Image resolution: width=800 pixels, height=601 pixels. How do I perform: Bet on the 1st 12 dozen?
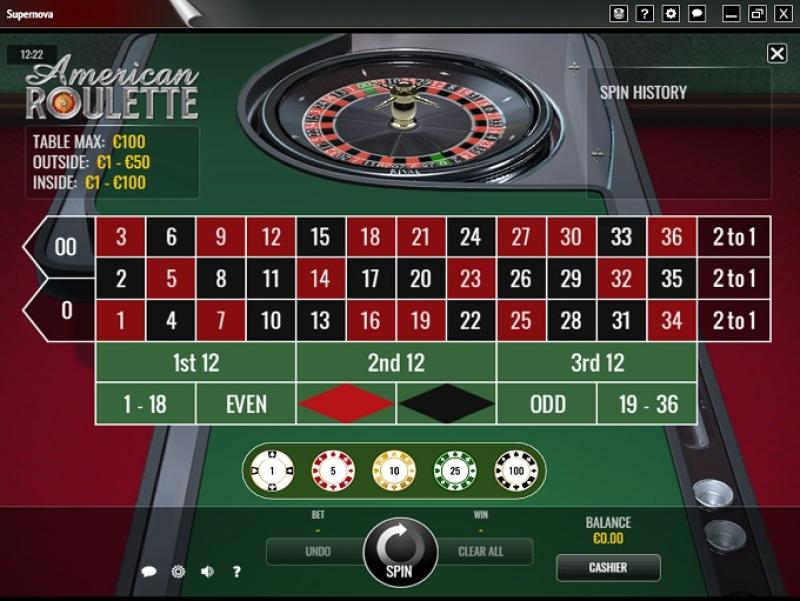196,363
